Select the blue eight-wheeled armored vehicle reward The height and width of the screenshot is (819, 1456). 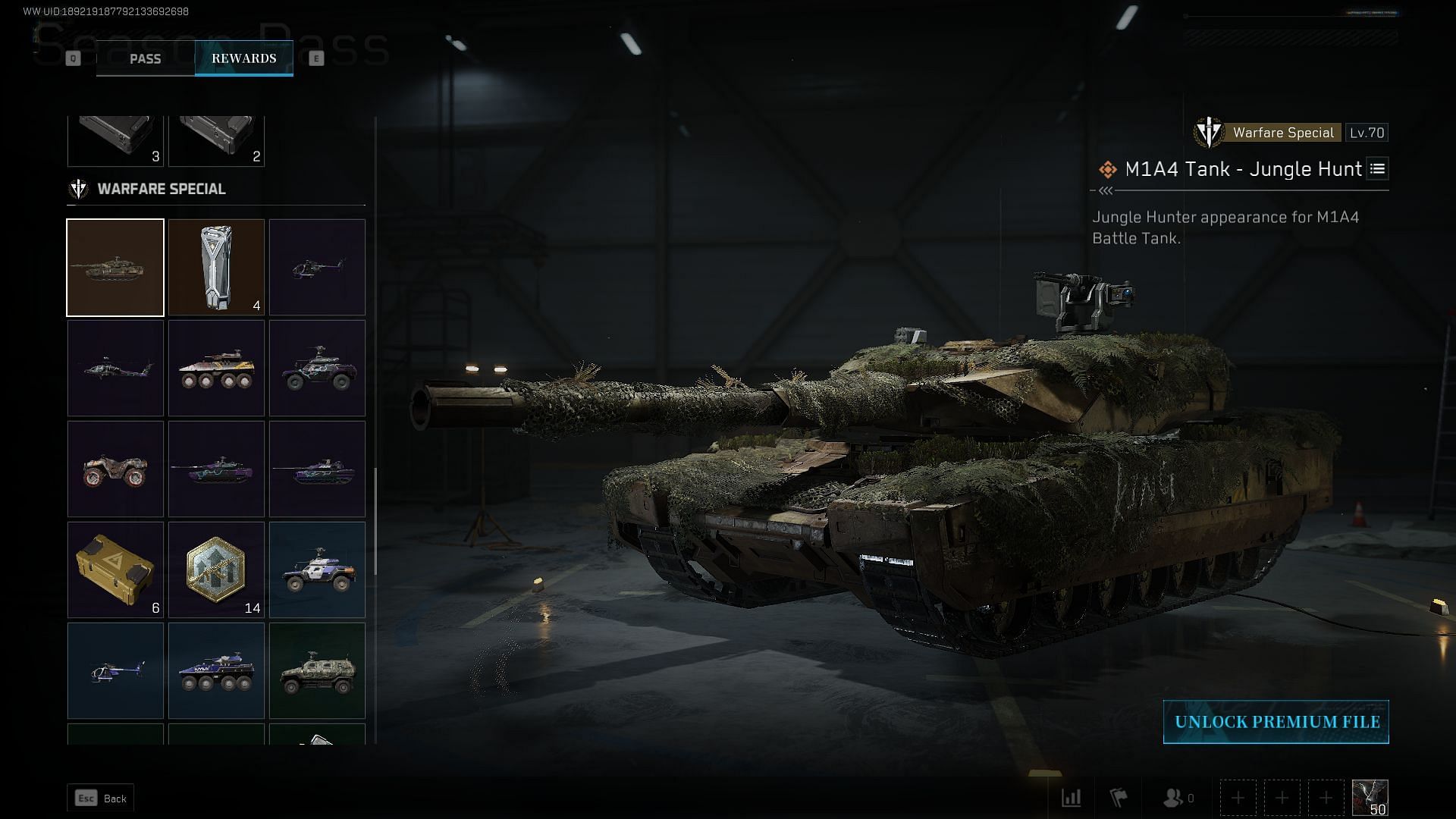coord(216,671)
